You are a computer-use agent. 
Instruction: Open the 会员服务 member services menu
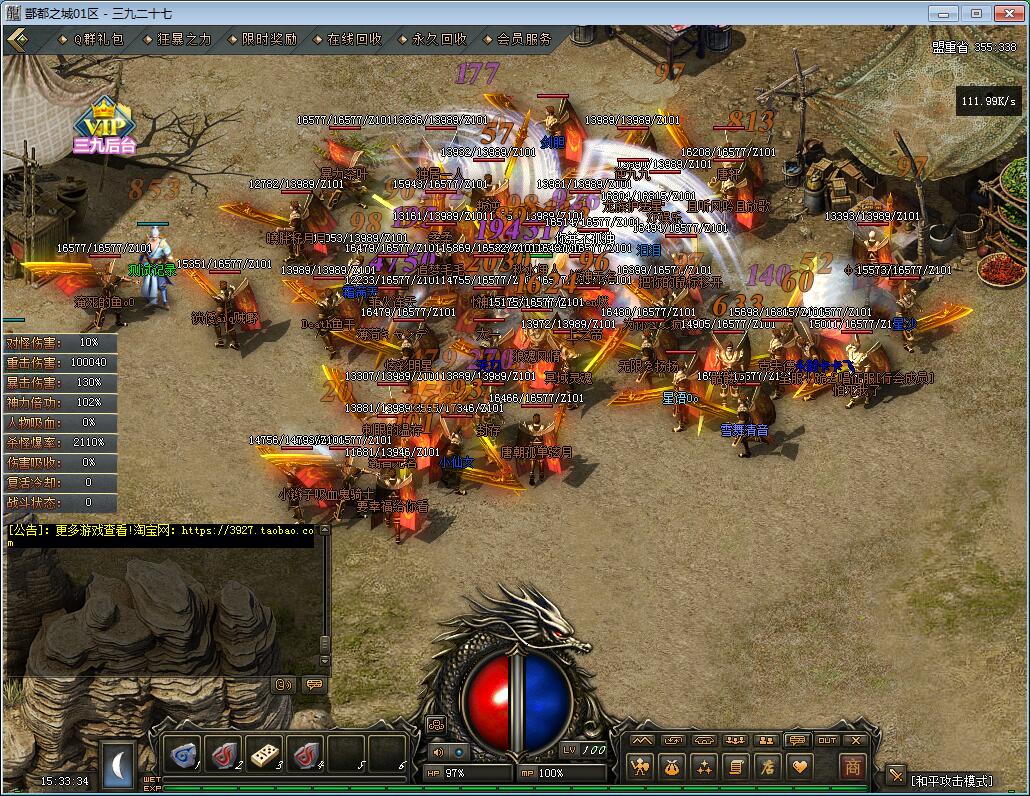(x=524, y=40)
